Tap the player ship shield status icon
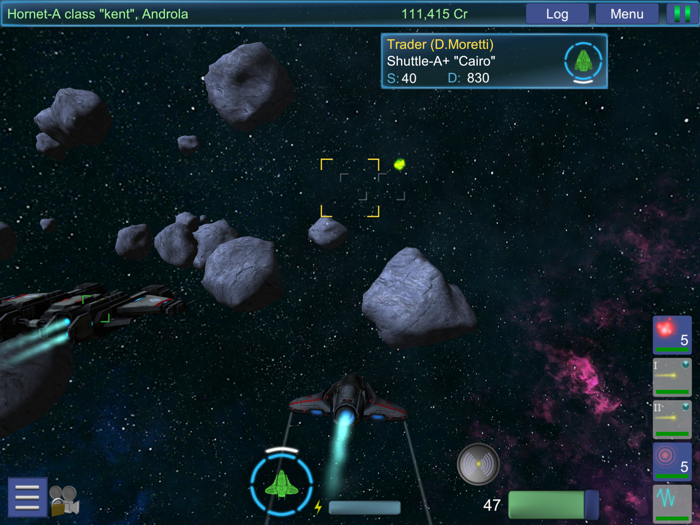 coord(282,483)
